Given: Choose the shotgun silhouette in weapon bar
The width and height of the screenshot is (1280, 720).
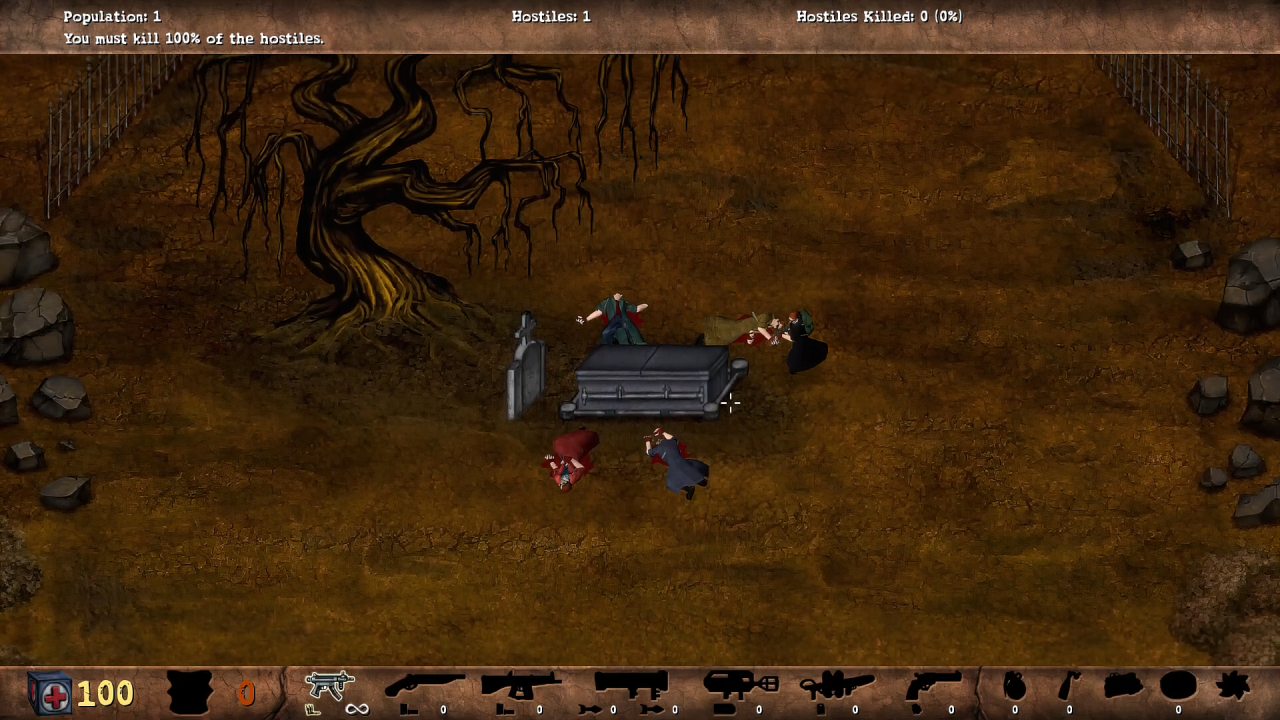Looking at the screenshot, I should (x=424, y=687).
